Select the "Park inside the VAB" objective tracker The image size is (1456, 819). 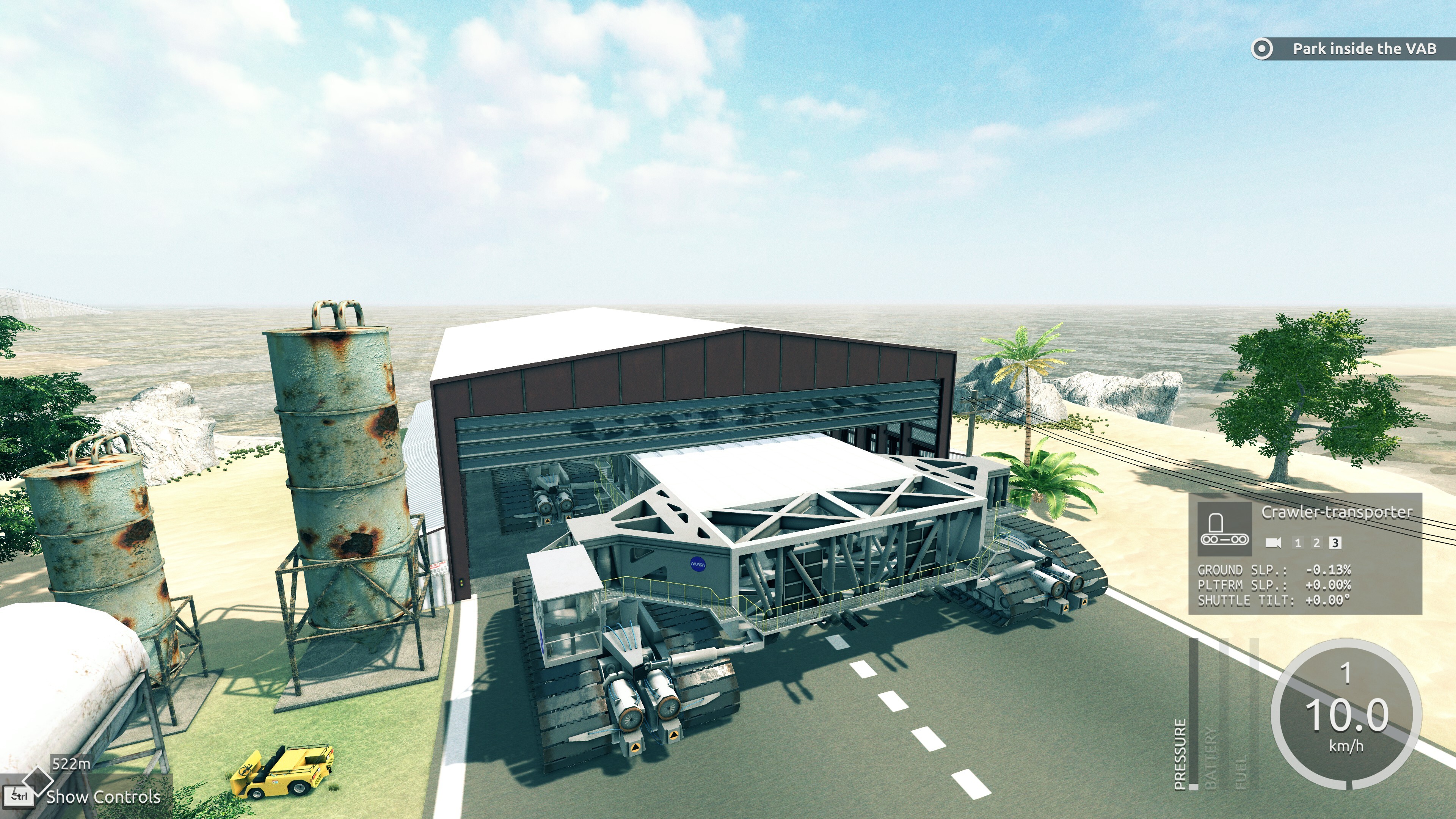1345,49
